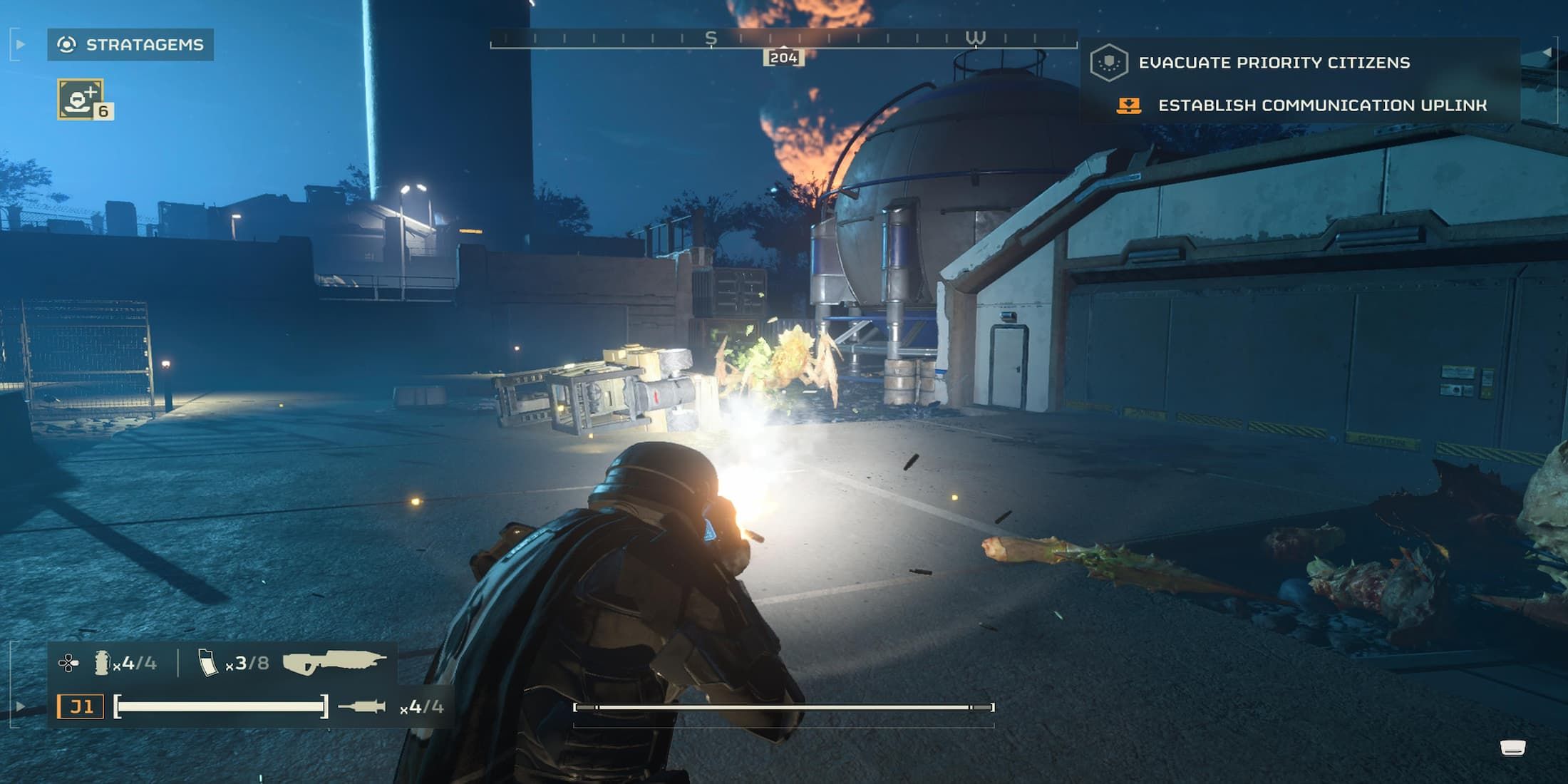Expand the arrow beside the Stratagems panel
Viewport: 1568px width, 784px height.
tap(21, 45)
